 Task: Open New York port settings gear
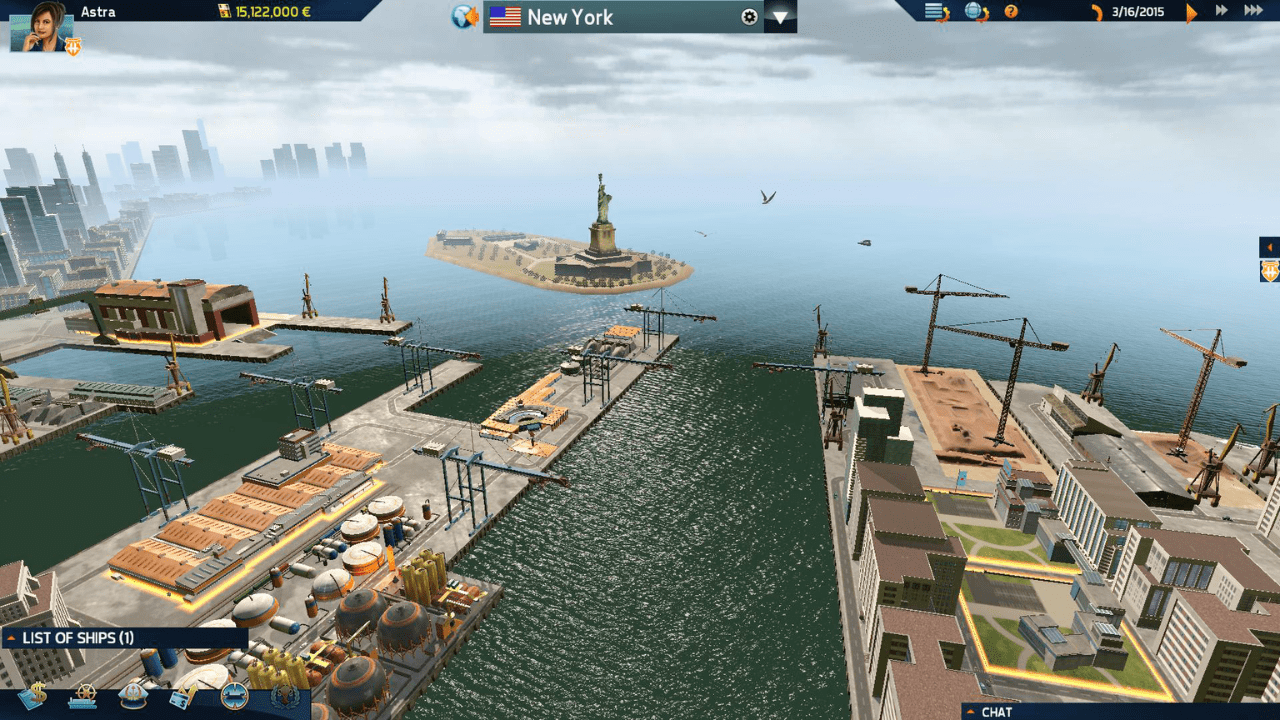[749, 17]
